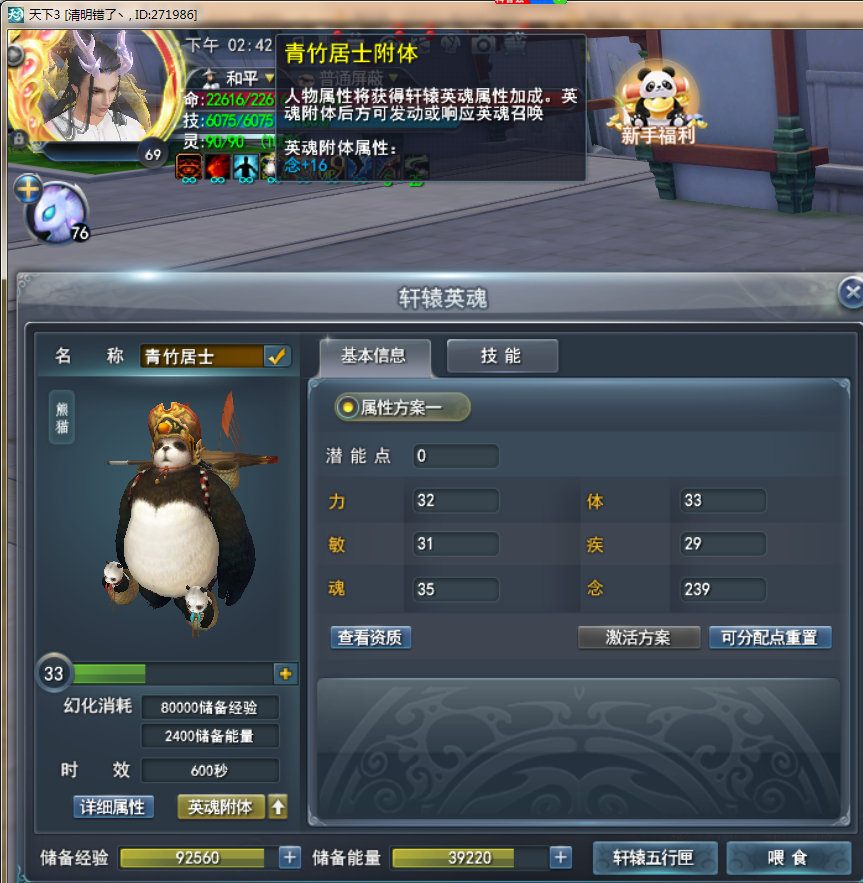Image resolution: width=863 pixels, height=883 pixels.
Task: Feed the spirit with 喂食
Action: click(x=787, y=857)
